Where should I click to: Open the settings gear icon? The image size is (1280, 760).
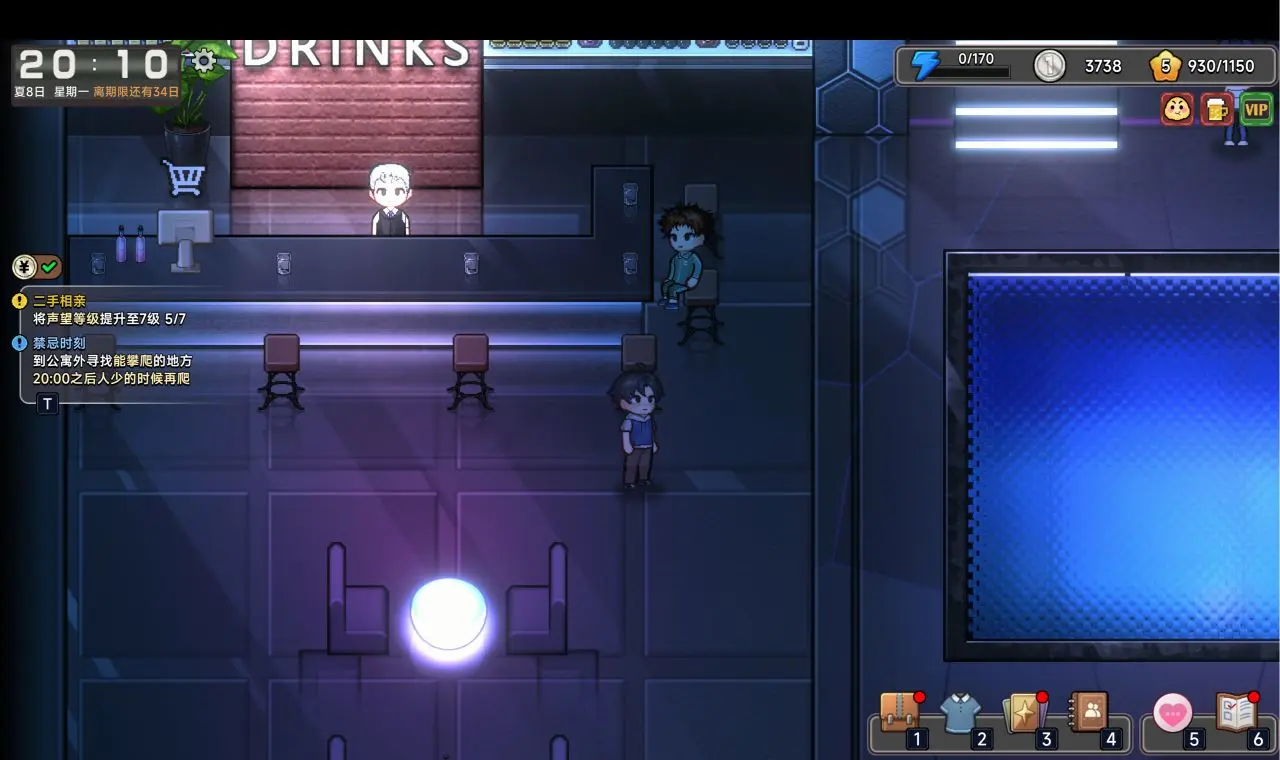tap(204, 62)
